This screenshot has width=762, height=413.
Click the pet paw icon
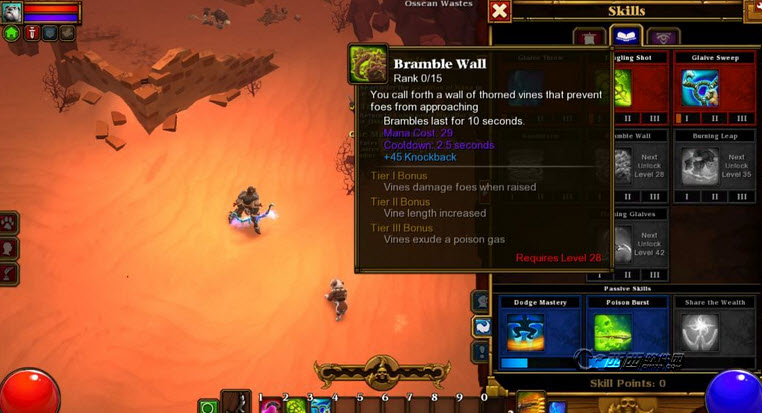(x=9, y=222)
